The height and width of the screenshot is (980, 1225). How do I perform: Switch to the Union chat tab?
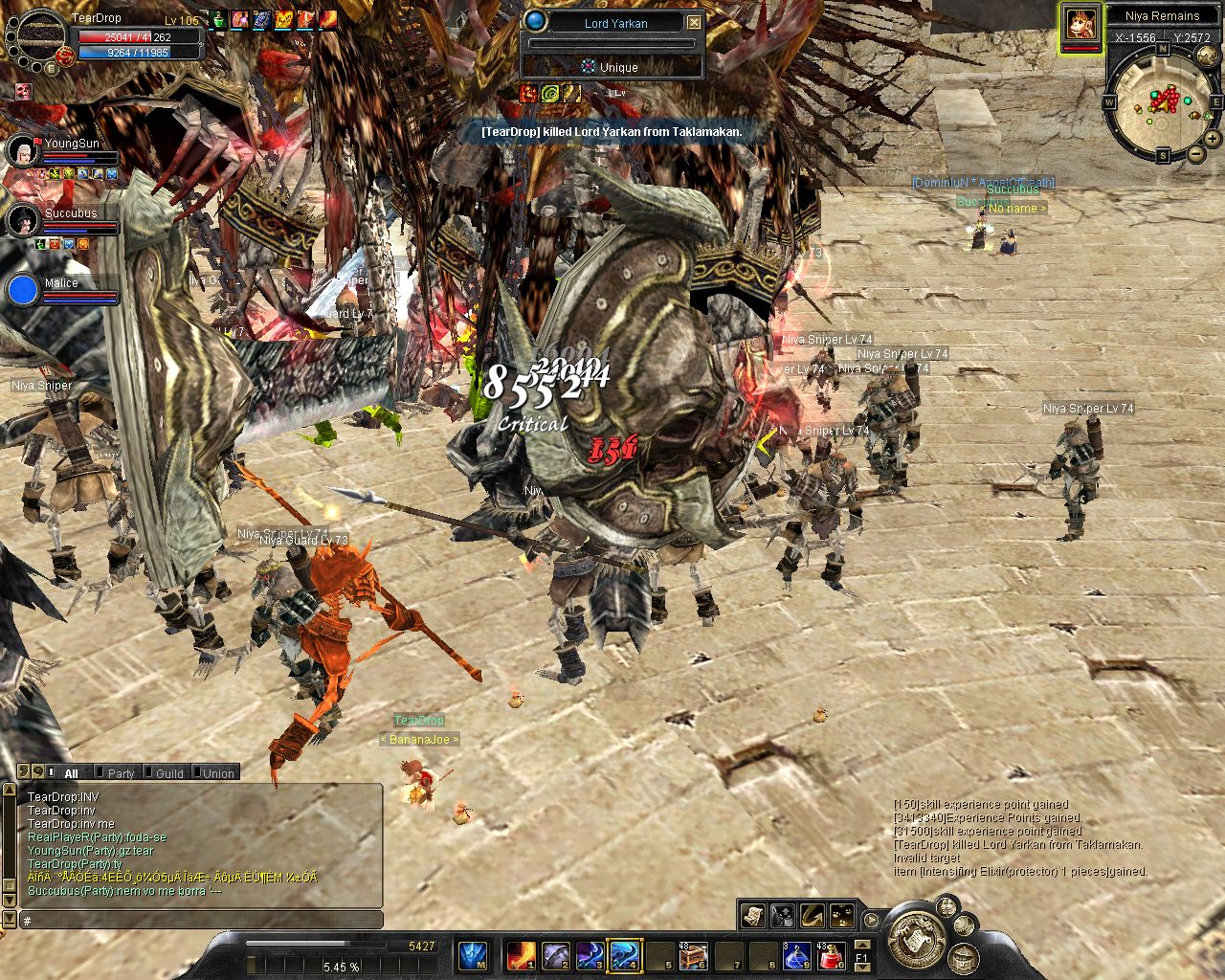pyautogui.click(x=218, y=773)
